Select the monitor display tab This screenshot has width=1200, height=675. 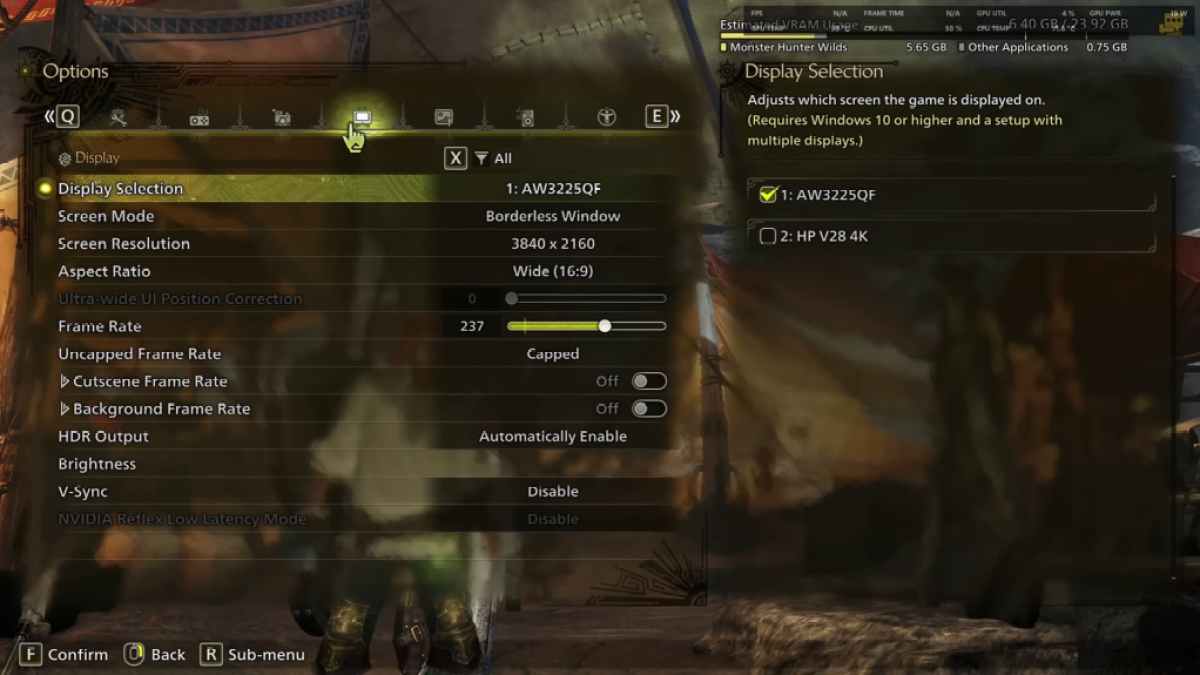click(362, 117)
